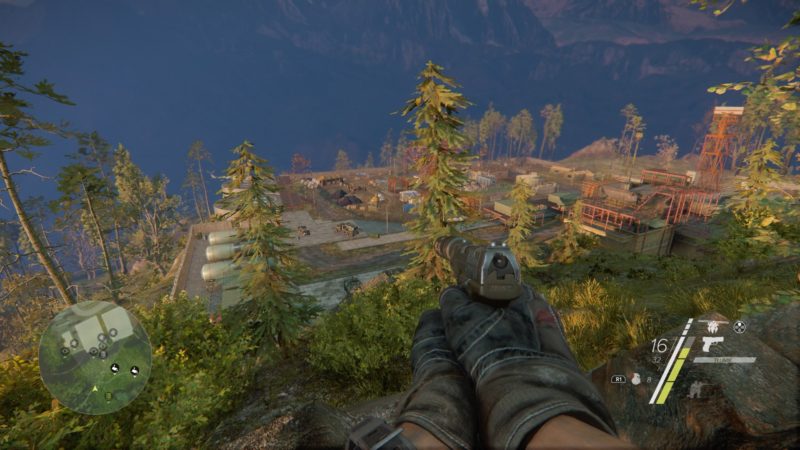Select the soldier stance icon
The image size is (800, 450).
[x=697, y=389]
